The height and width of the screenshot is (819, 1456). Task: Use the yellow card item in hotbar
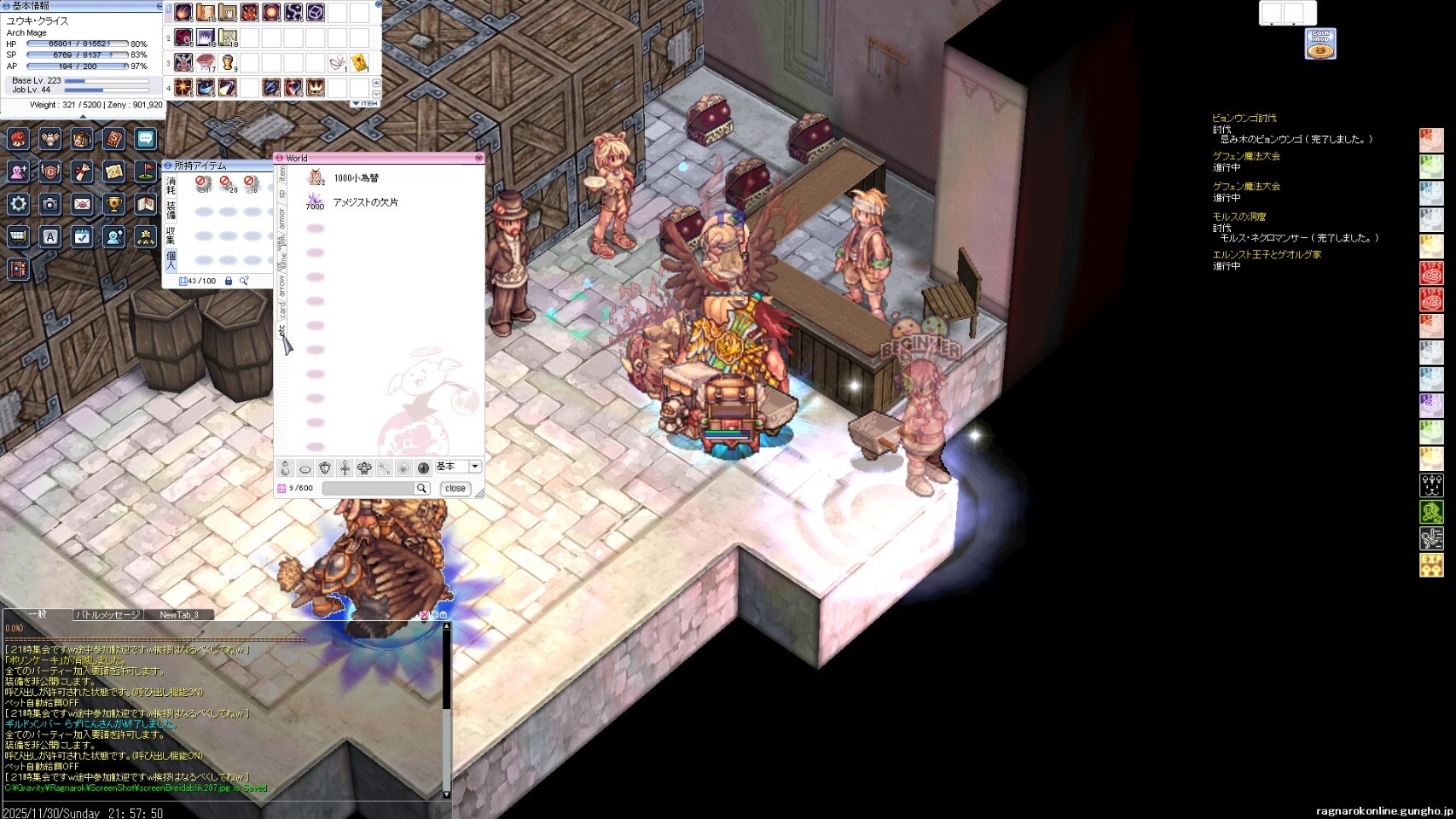[359, 63]
